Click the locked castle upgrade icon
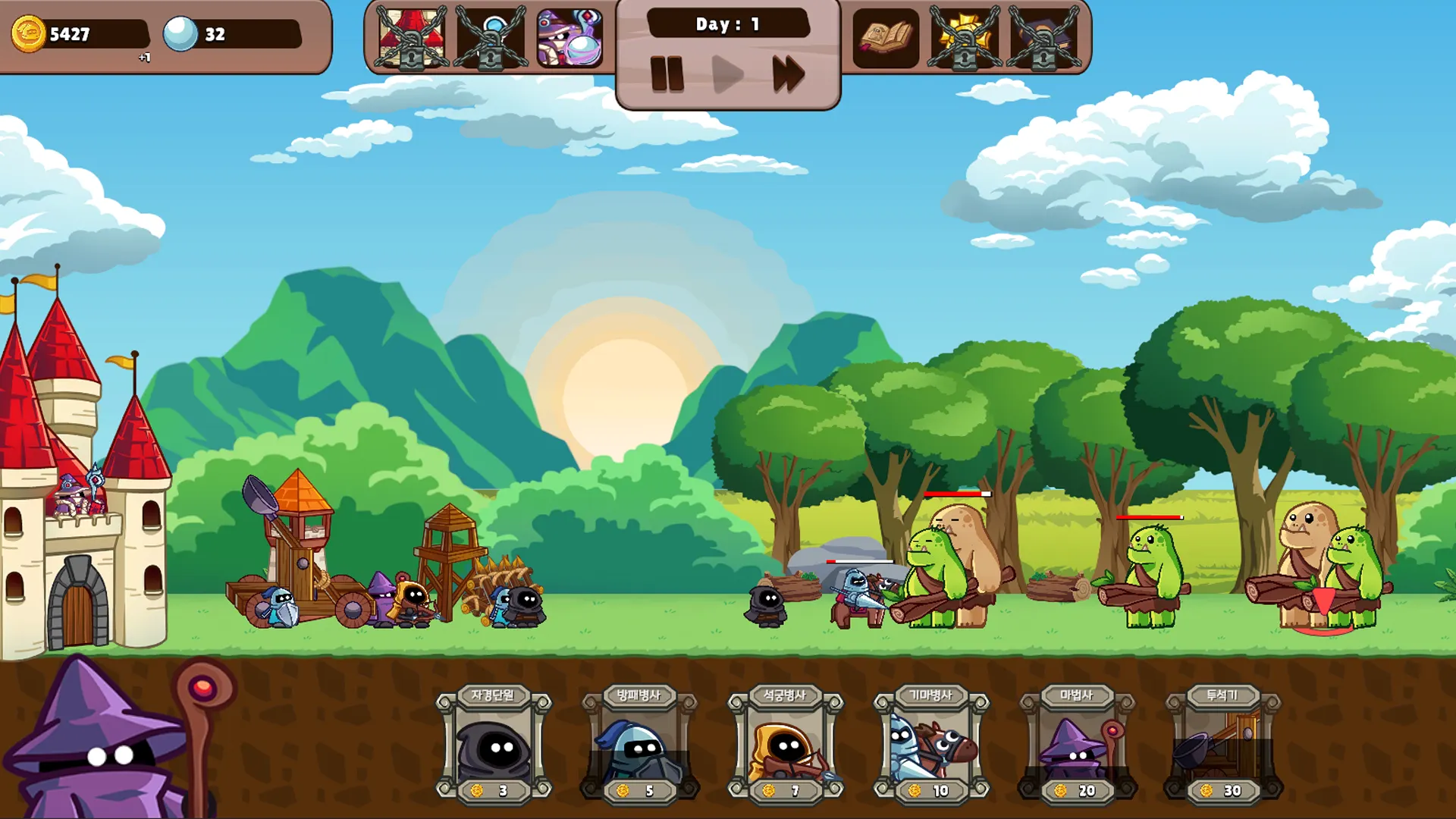1456x819 pixels. 412,38
